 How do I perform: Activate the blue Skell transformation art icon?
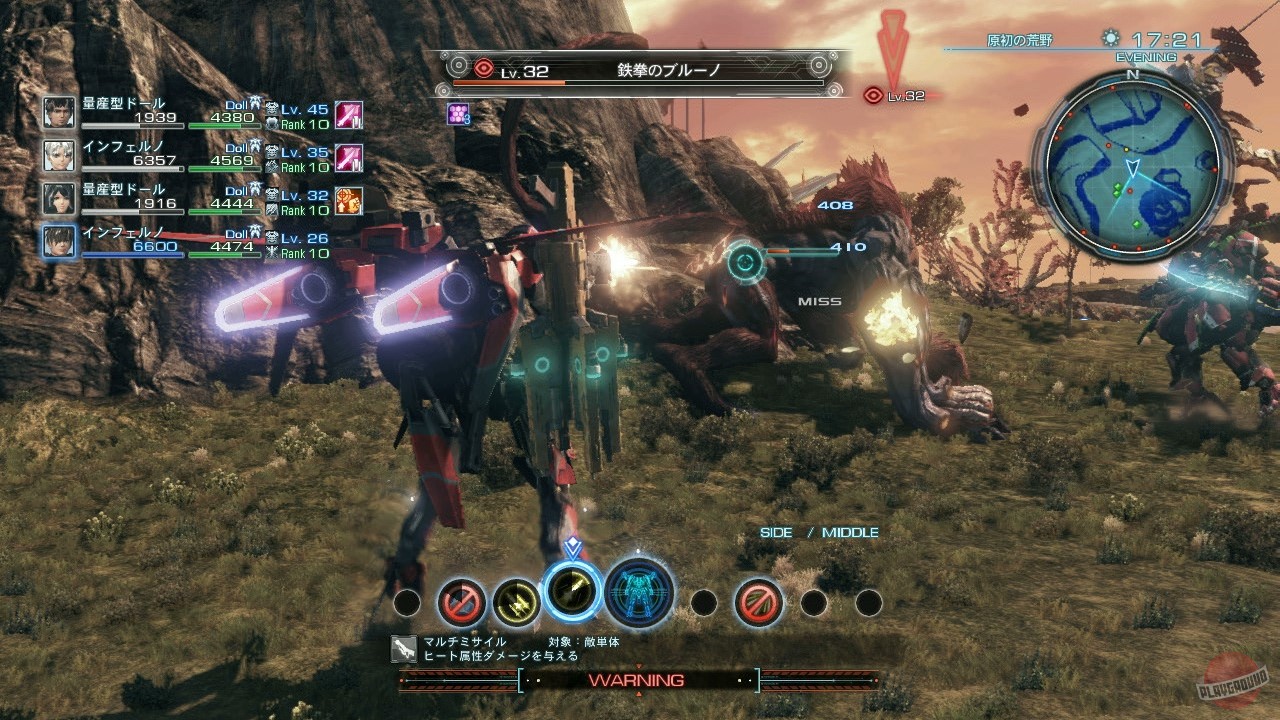(637, 597)
